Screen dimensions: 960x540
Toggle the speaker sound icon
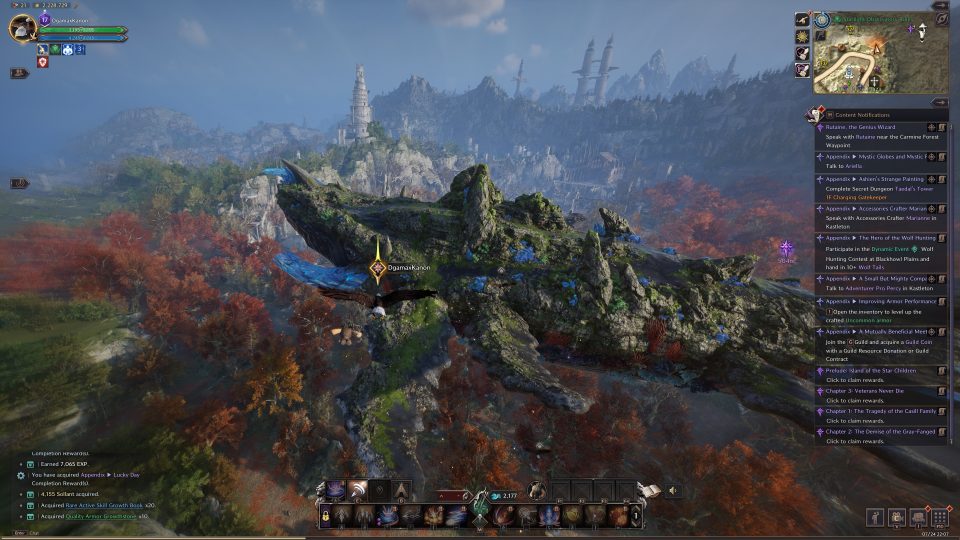(x=672, y=490)
